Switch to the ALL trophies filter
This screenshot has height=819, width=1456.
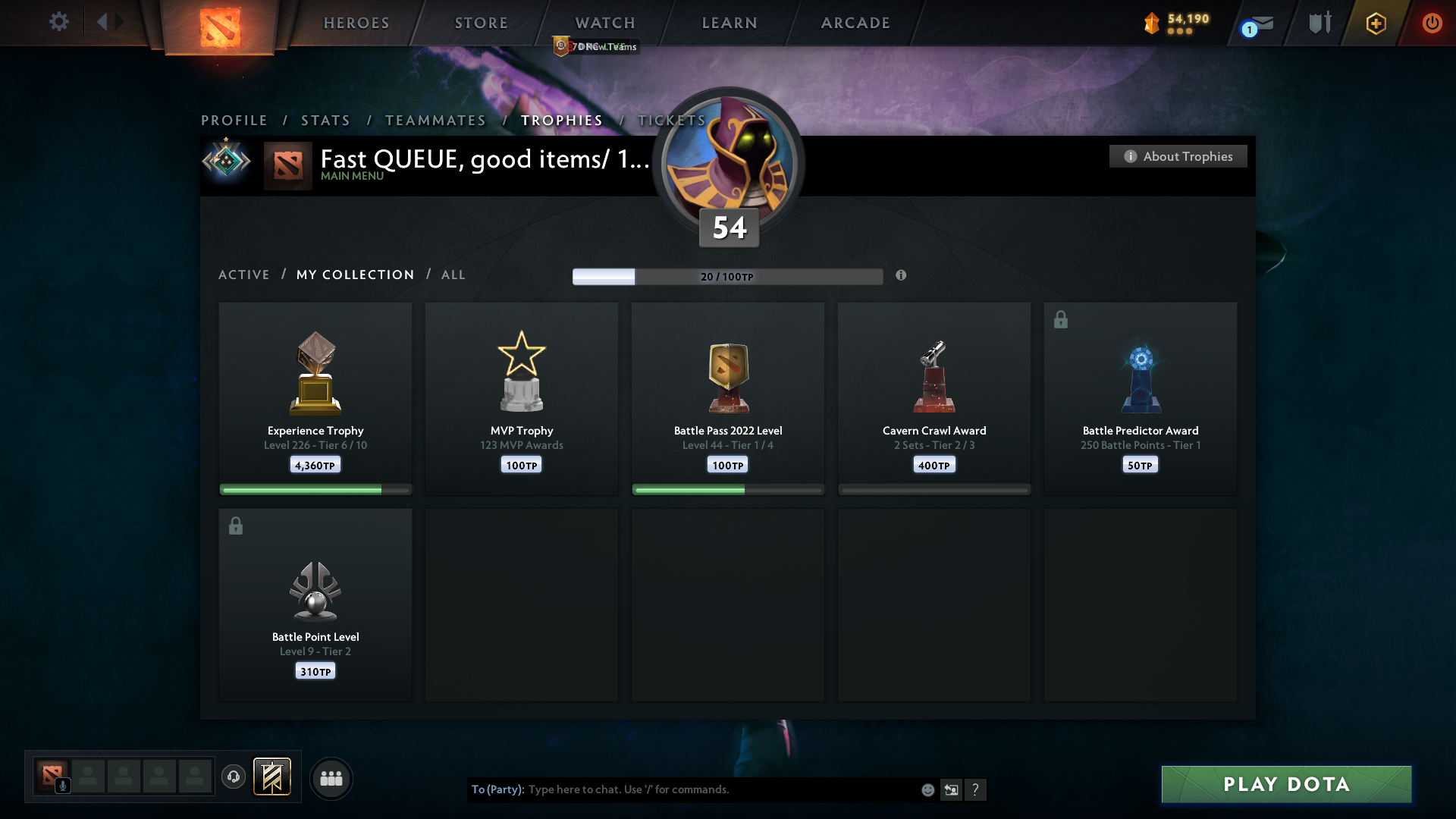click(x=453, y=275)
